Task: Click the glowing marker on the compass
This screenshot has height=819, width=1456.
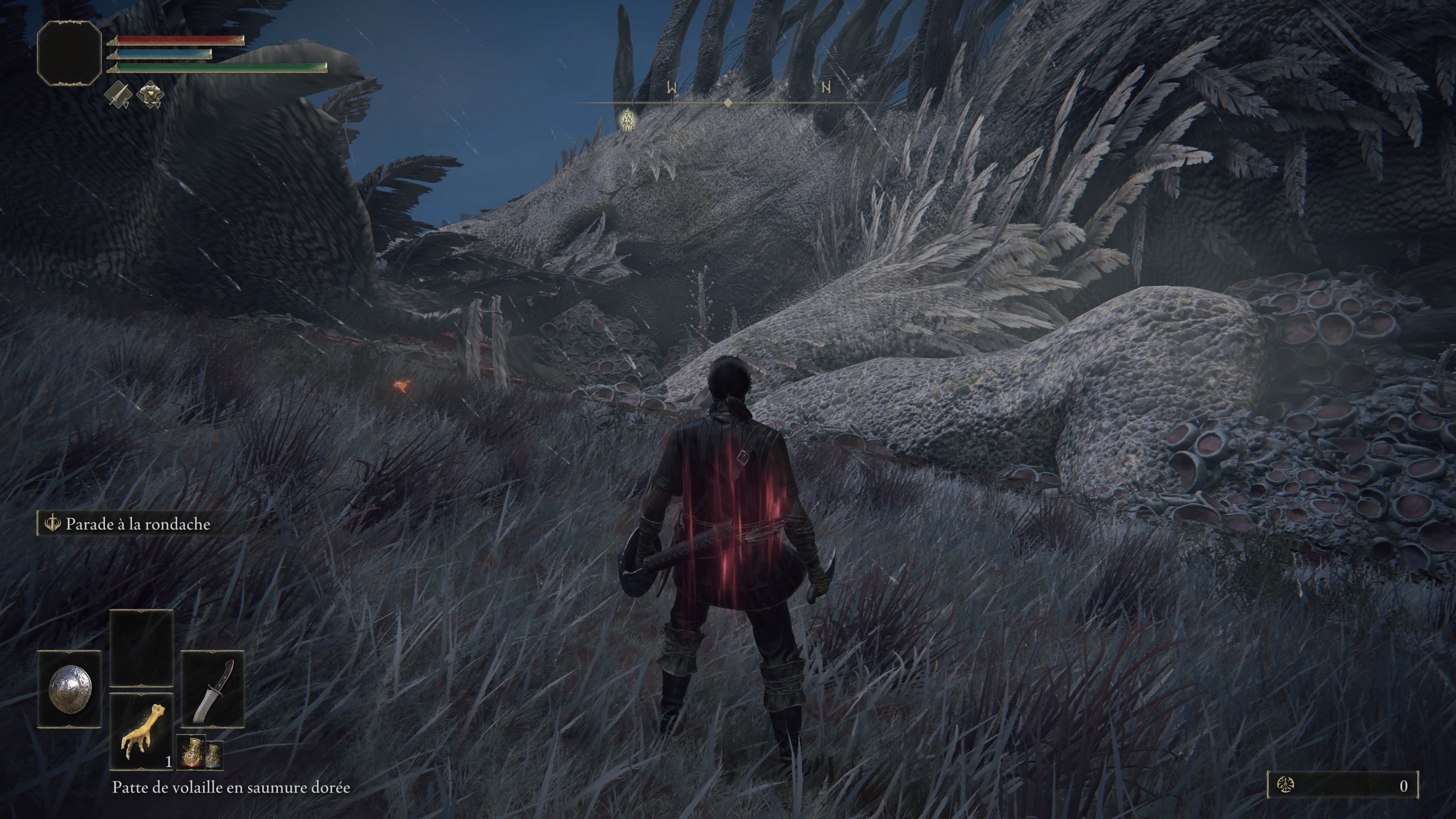Action: pyautogui.click(x=628, y=120)
